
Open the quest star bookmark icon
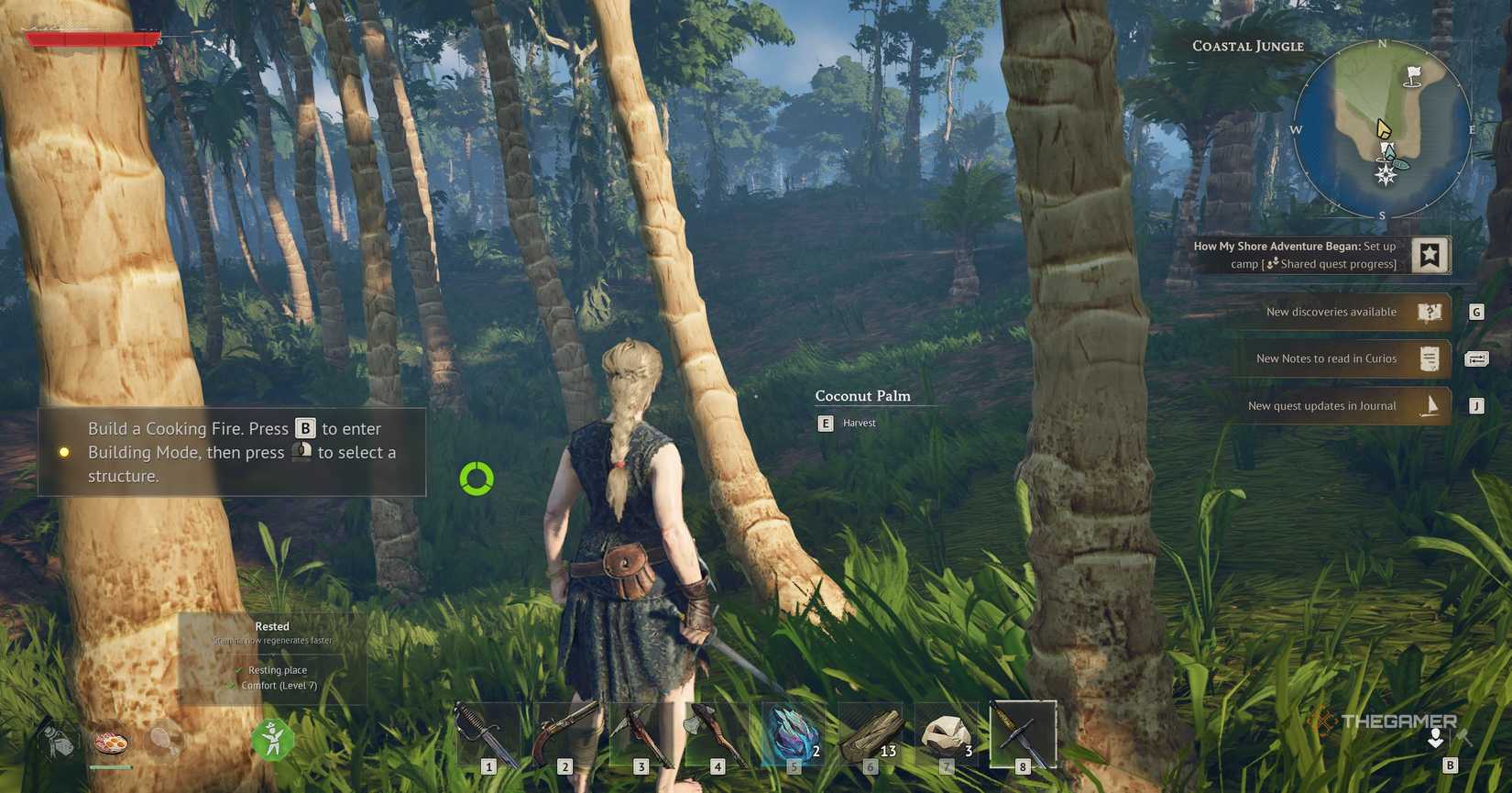[1431, 255]
